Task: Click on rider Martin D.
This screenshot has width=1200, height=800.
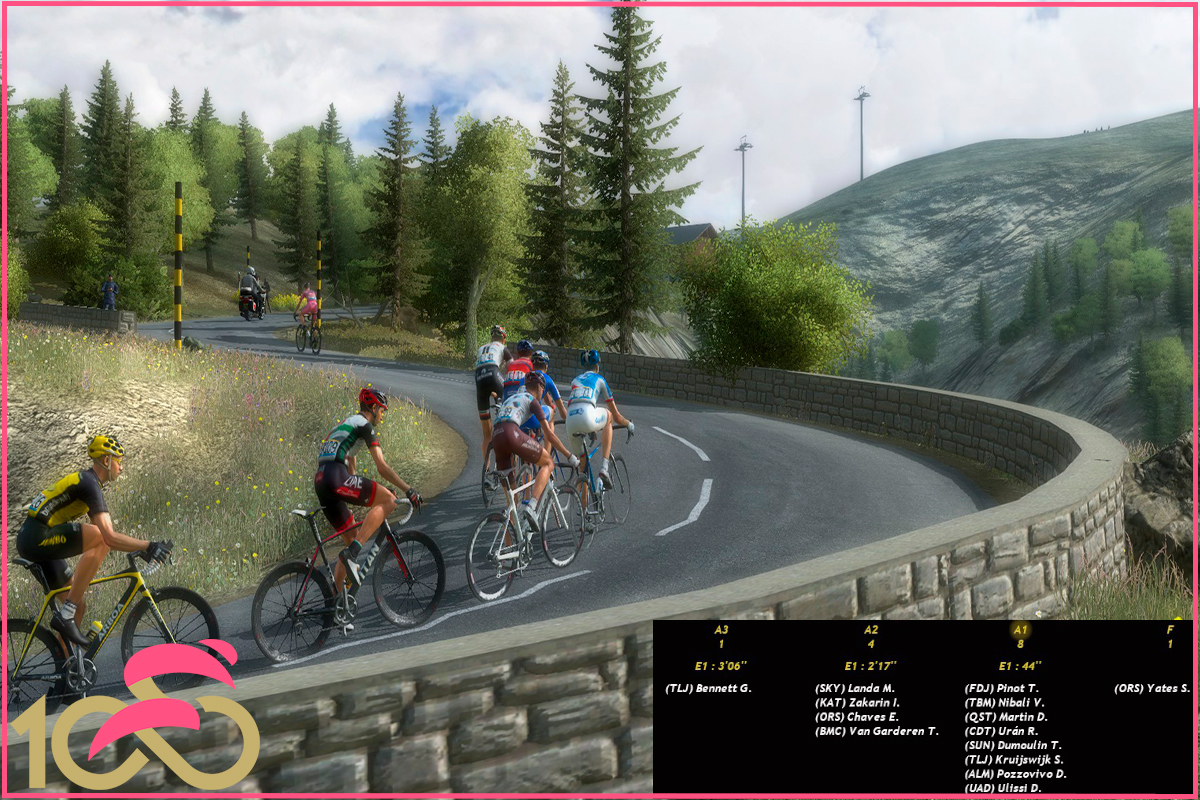Action: pyautogui.click(x=1006, y=717)
